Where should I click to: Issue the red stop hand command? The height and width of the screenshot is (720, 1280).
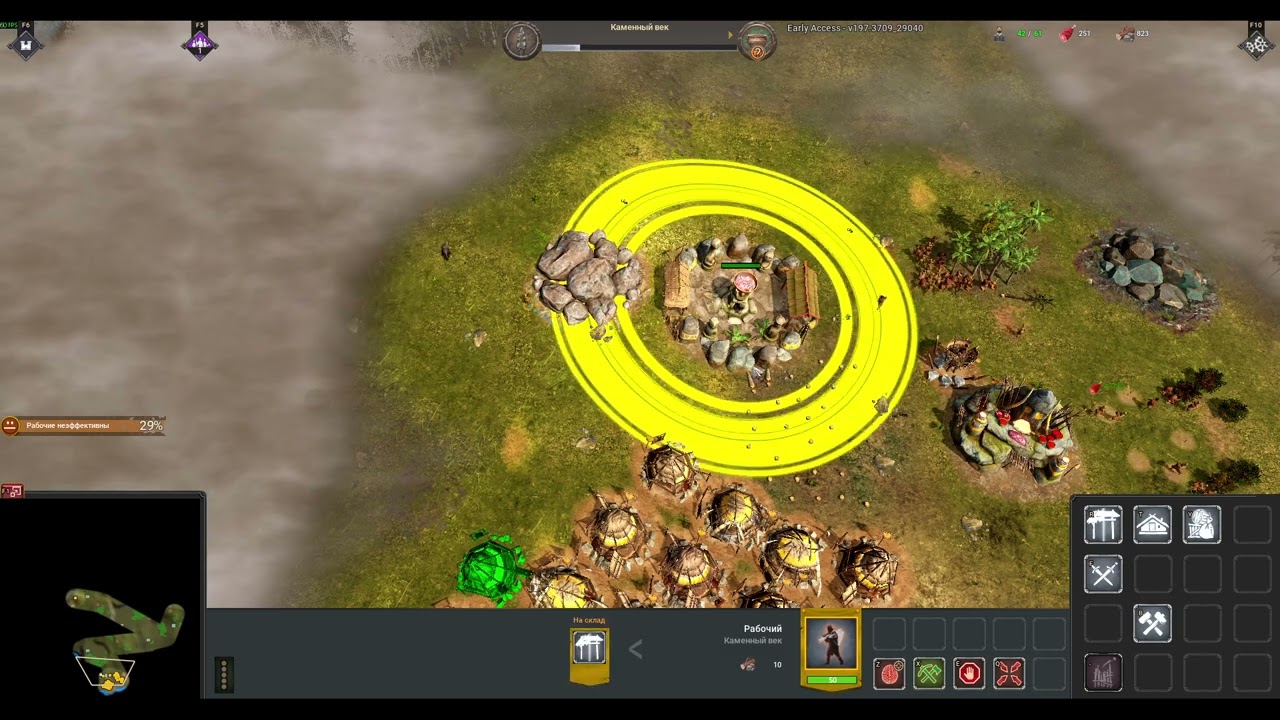click(969, 674)
